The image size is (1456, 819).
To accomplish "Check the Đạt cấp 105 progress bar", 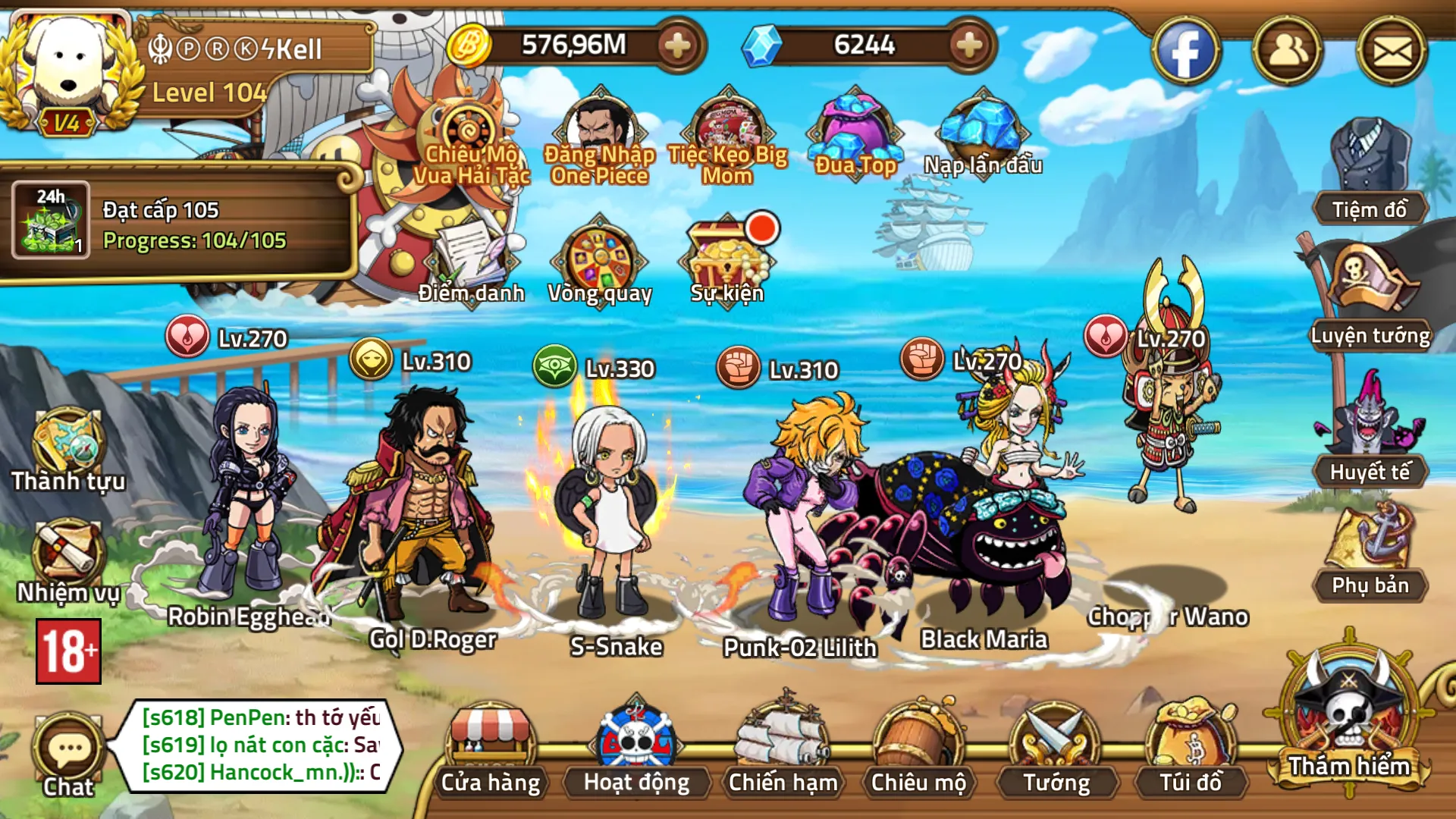I will (x=174, y=227).
